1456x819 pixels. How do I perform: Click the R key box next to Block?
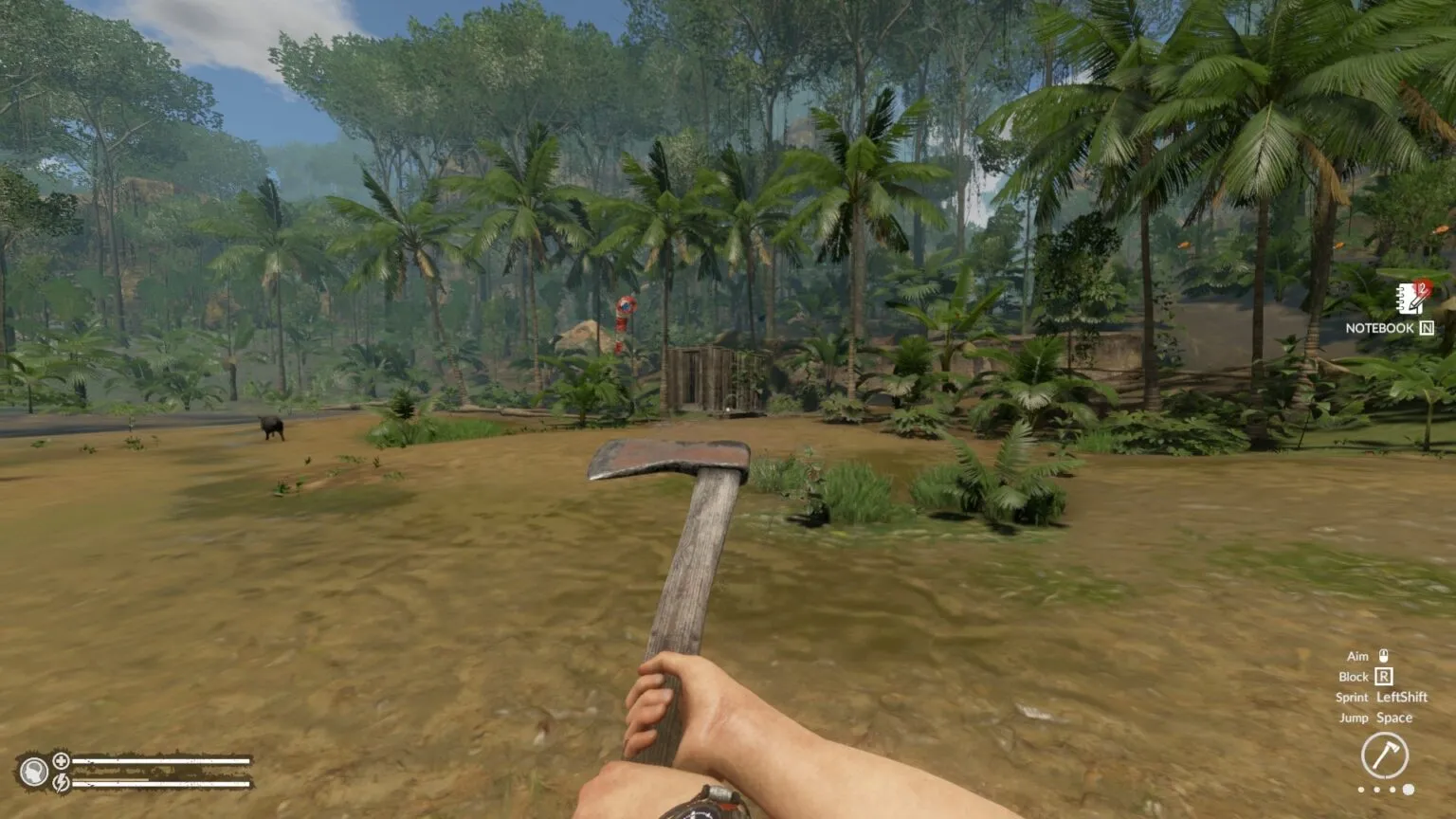tap(1384, 677)
